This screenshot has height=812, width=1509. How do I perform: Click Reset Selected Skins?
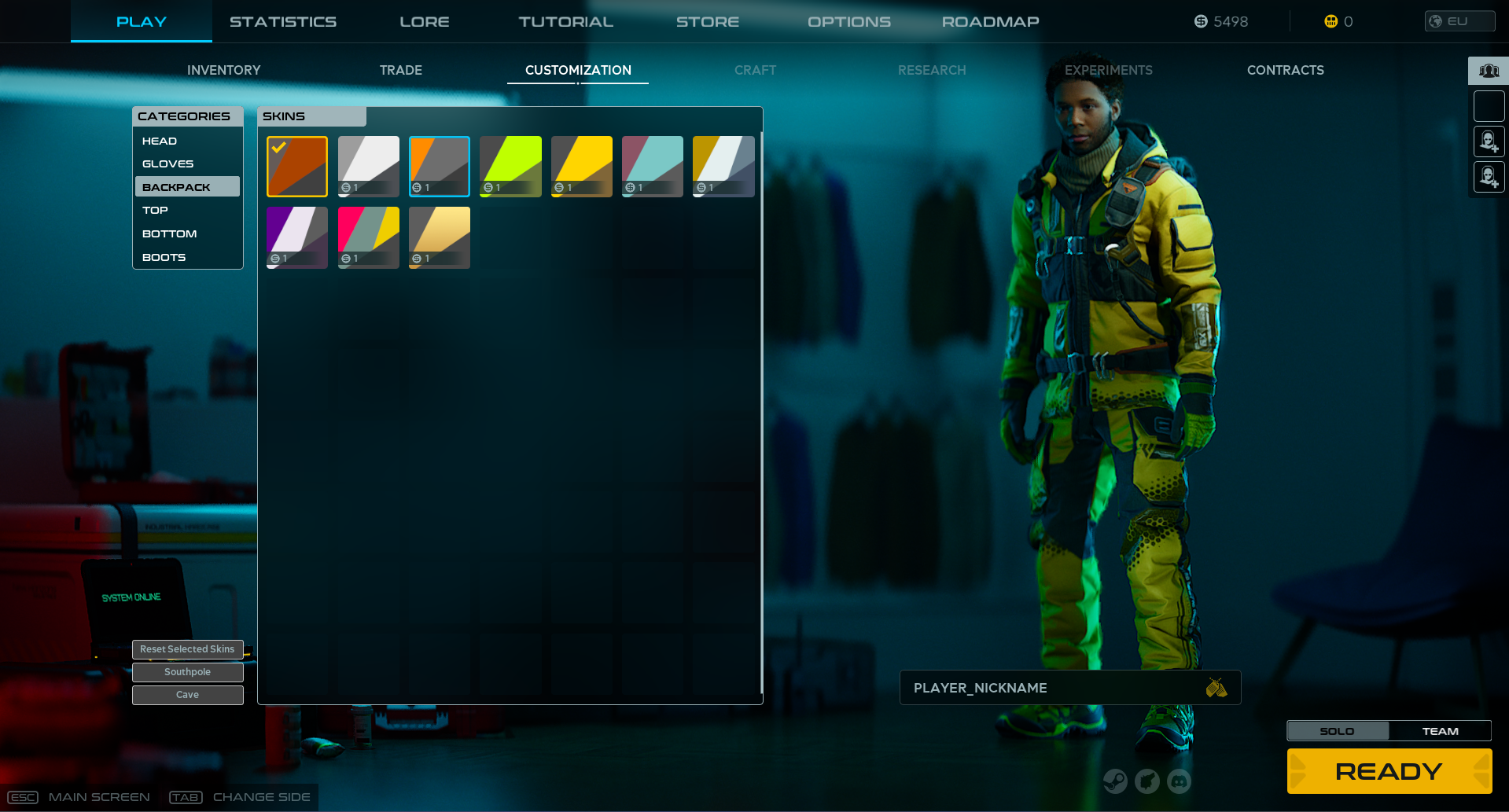coord(187,649)
